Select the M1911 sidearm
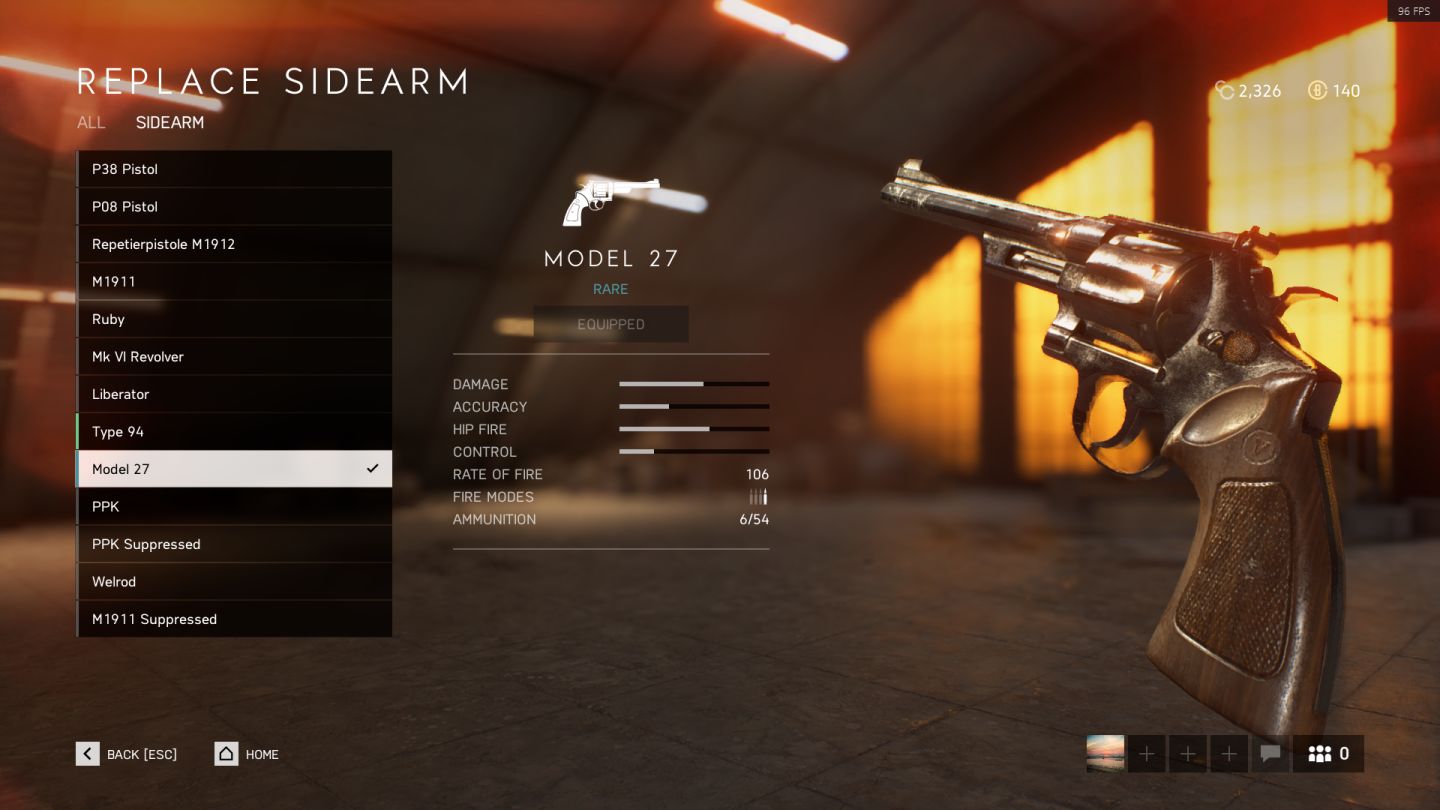Viewport: 1440px width, 810px height. coord(234,282)
